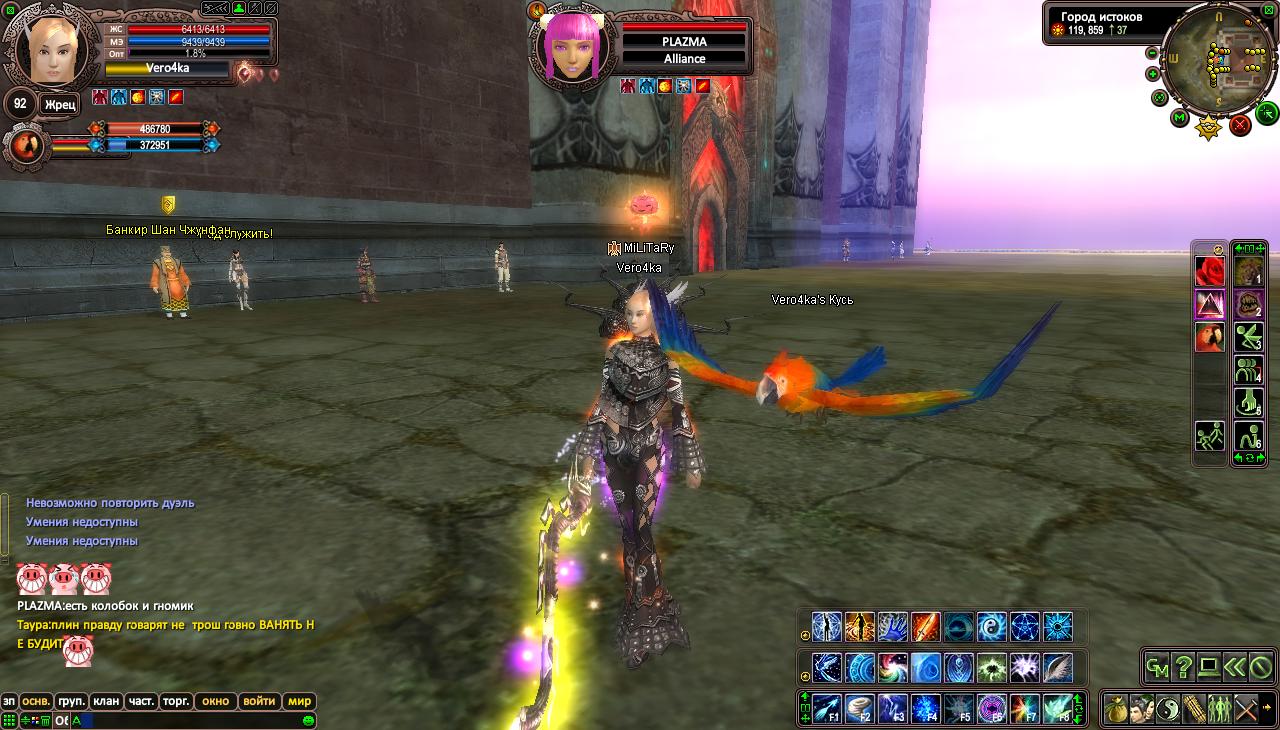Select the red rose item slot
This screenshot has height=730, width=1280.
[x=1210, y=271]
